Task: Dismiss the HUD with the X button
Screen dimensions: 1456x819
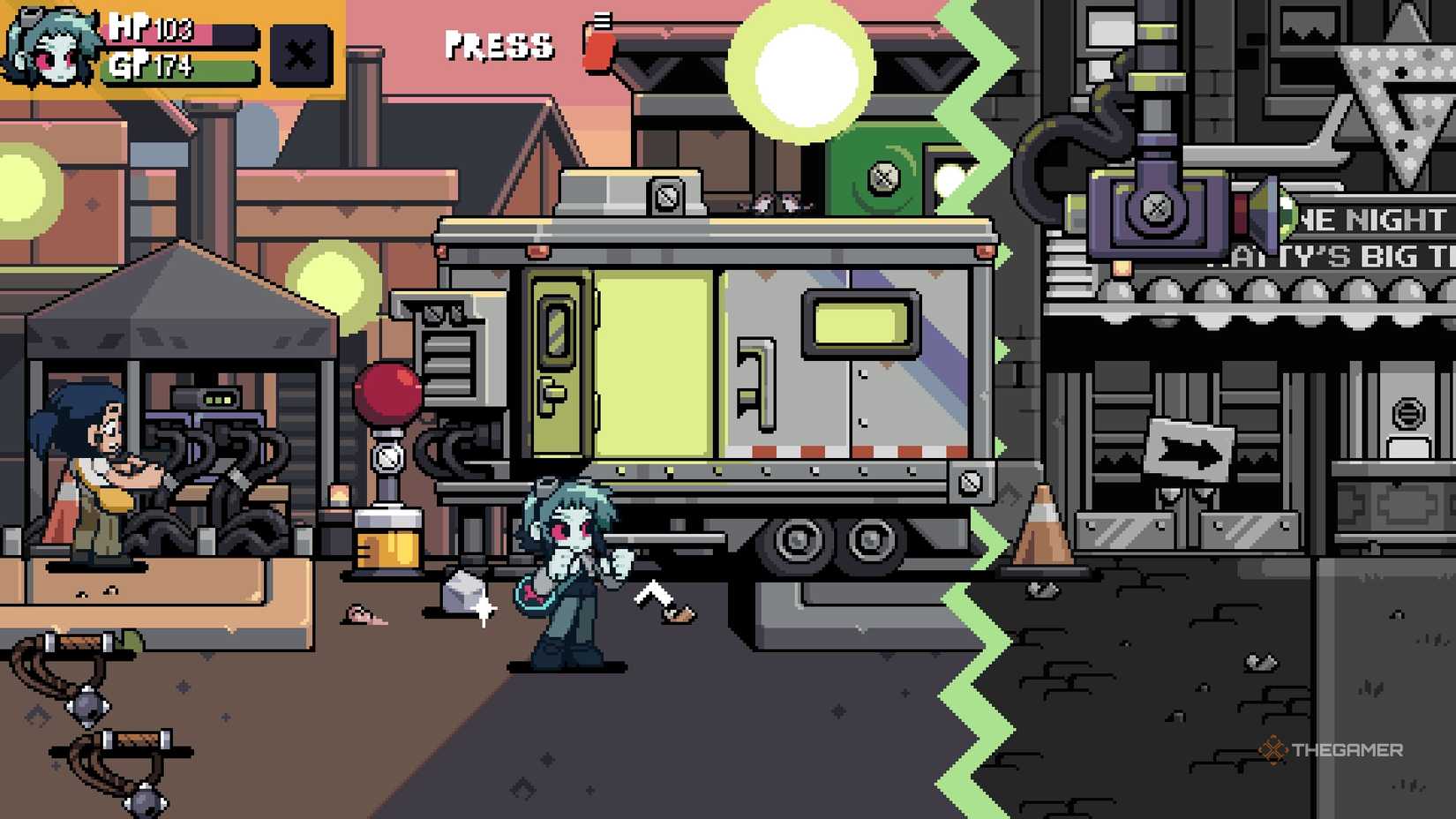Action: point(299,56)
